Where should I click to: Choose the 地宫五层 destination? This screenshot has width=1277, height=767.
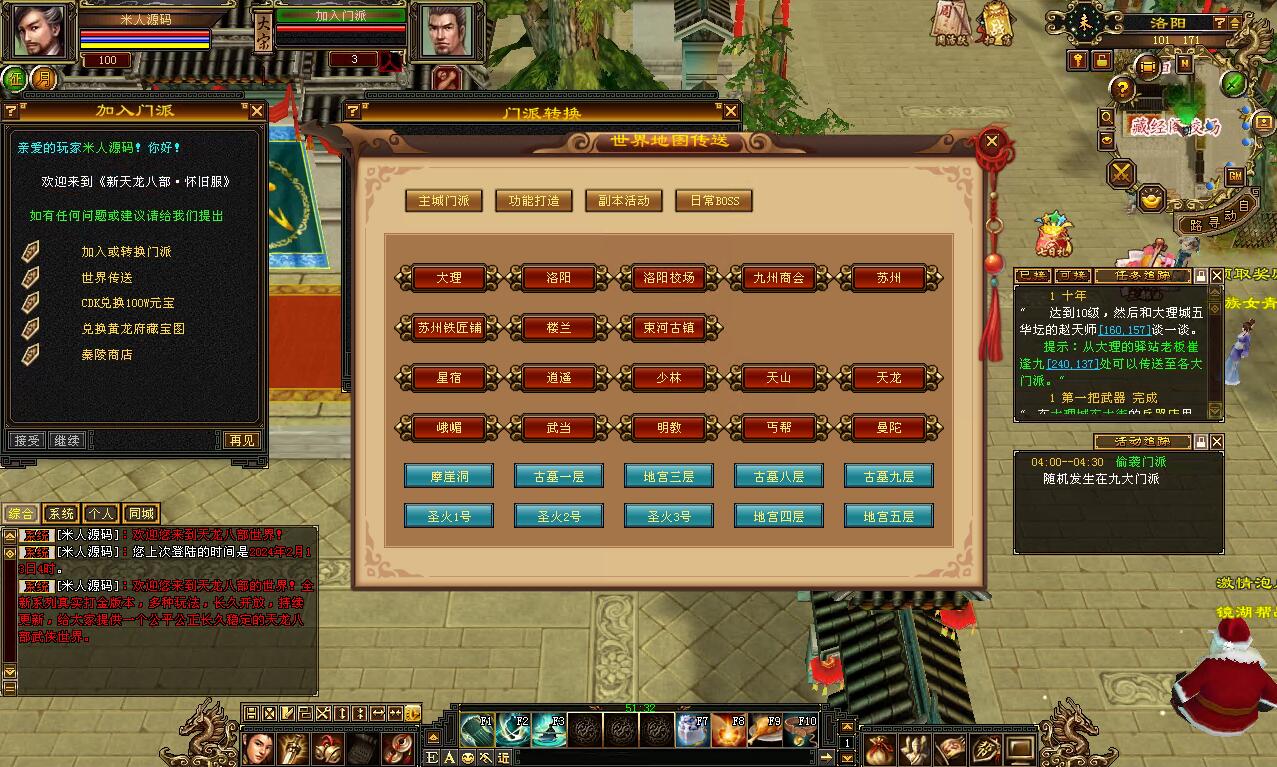tap(889, 516)
